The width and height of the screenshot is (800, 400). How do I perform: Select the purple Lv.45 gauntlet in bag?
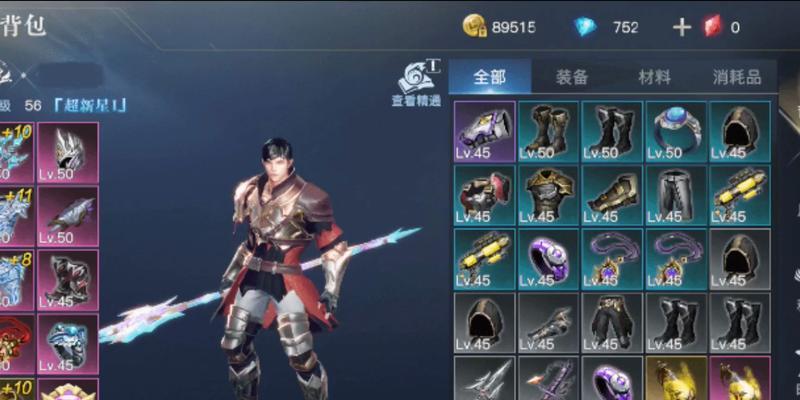(x=485, y=131)
